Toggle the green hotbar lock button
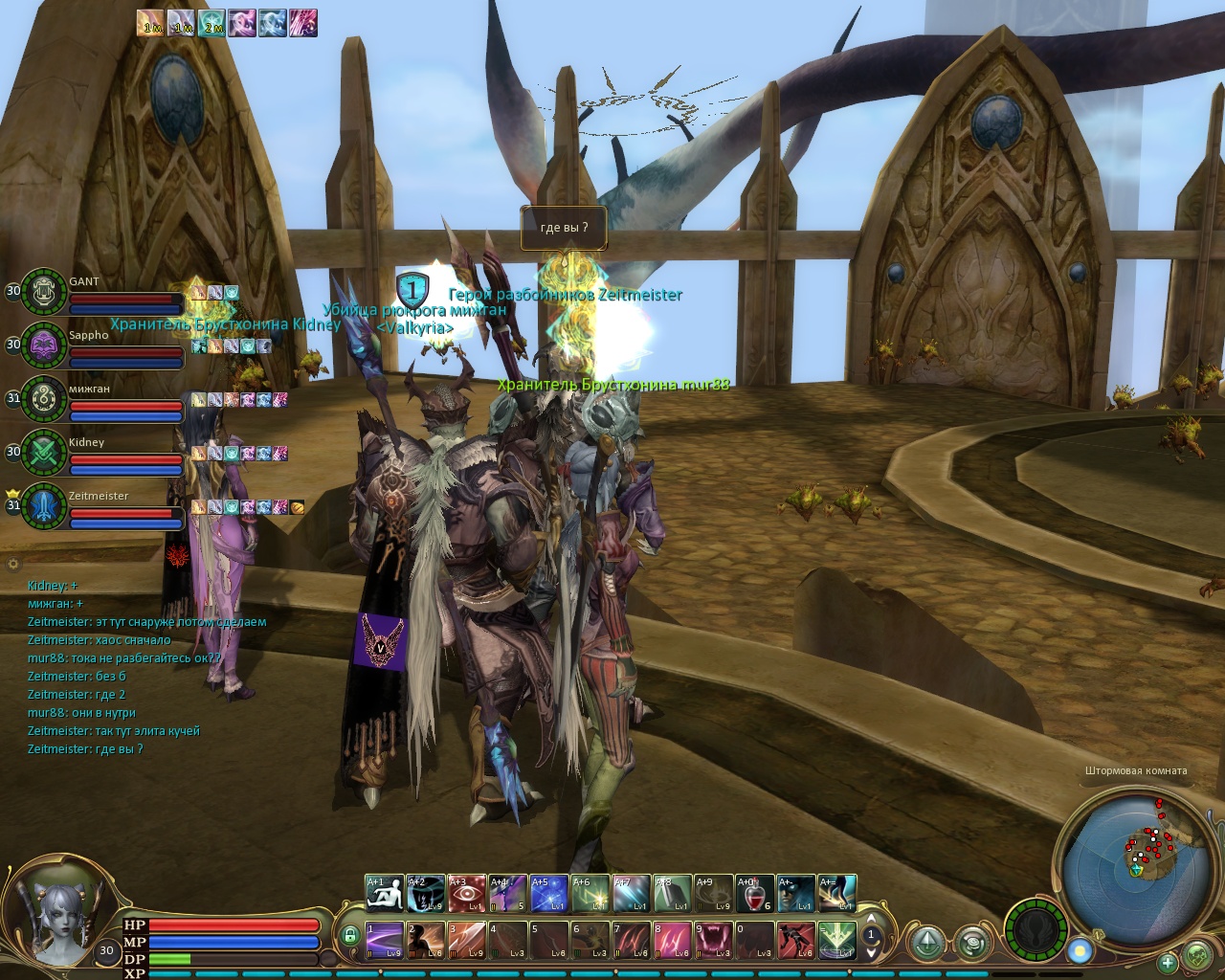The height and width of the screenshot is (980, 1225). click(x=350, y=935)
